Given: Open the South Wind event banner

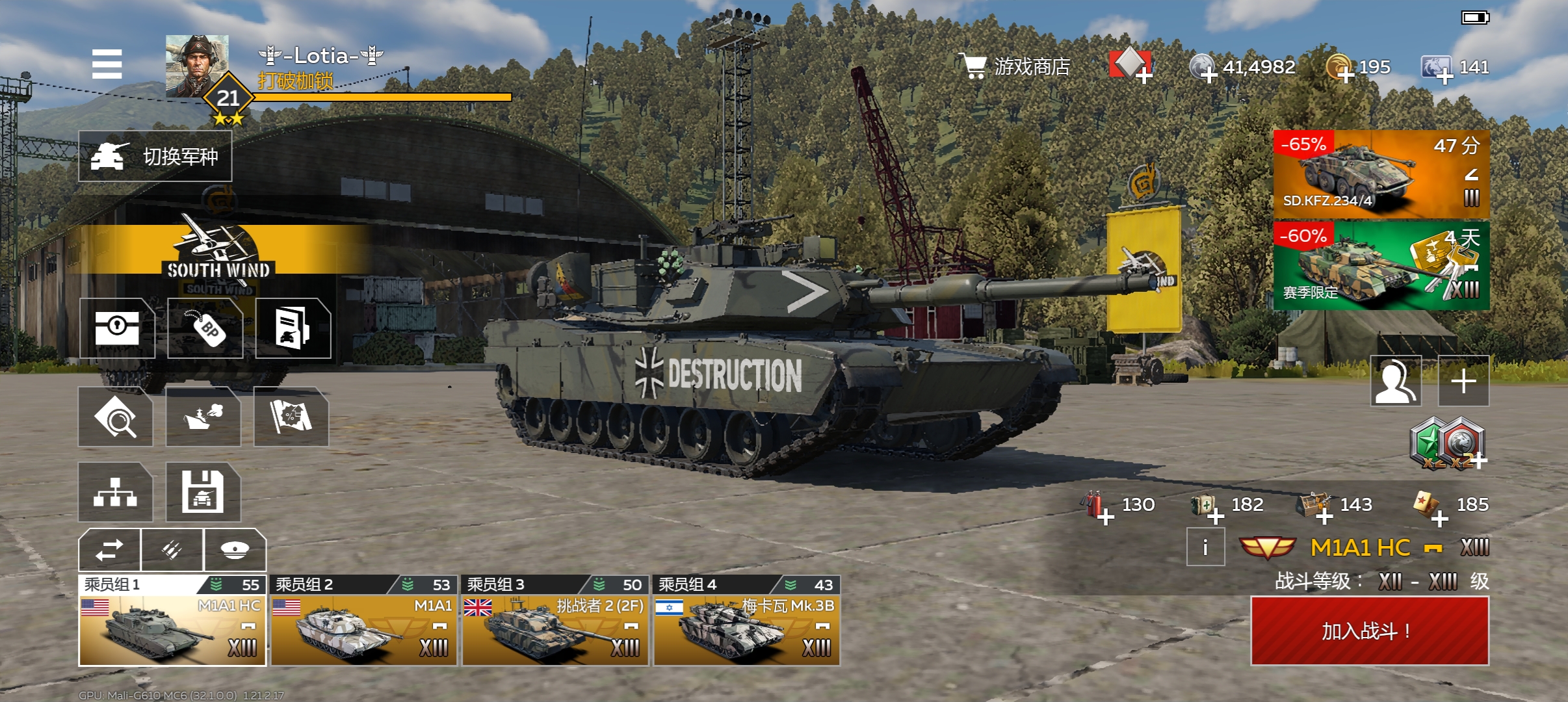Looking at the screenshot, I should (218, 253).
